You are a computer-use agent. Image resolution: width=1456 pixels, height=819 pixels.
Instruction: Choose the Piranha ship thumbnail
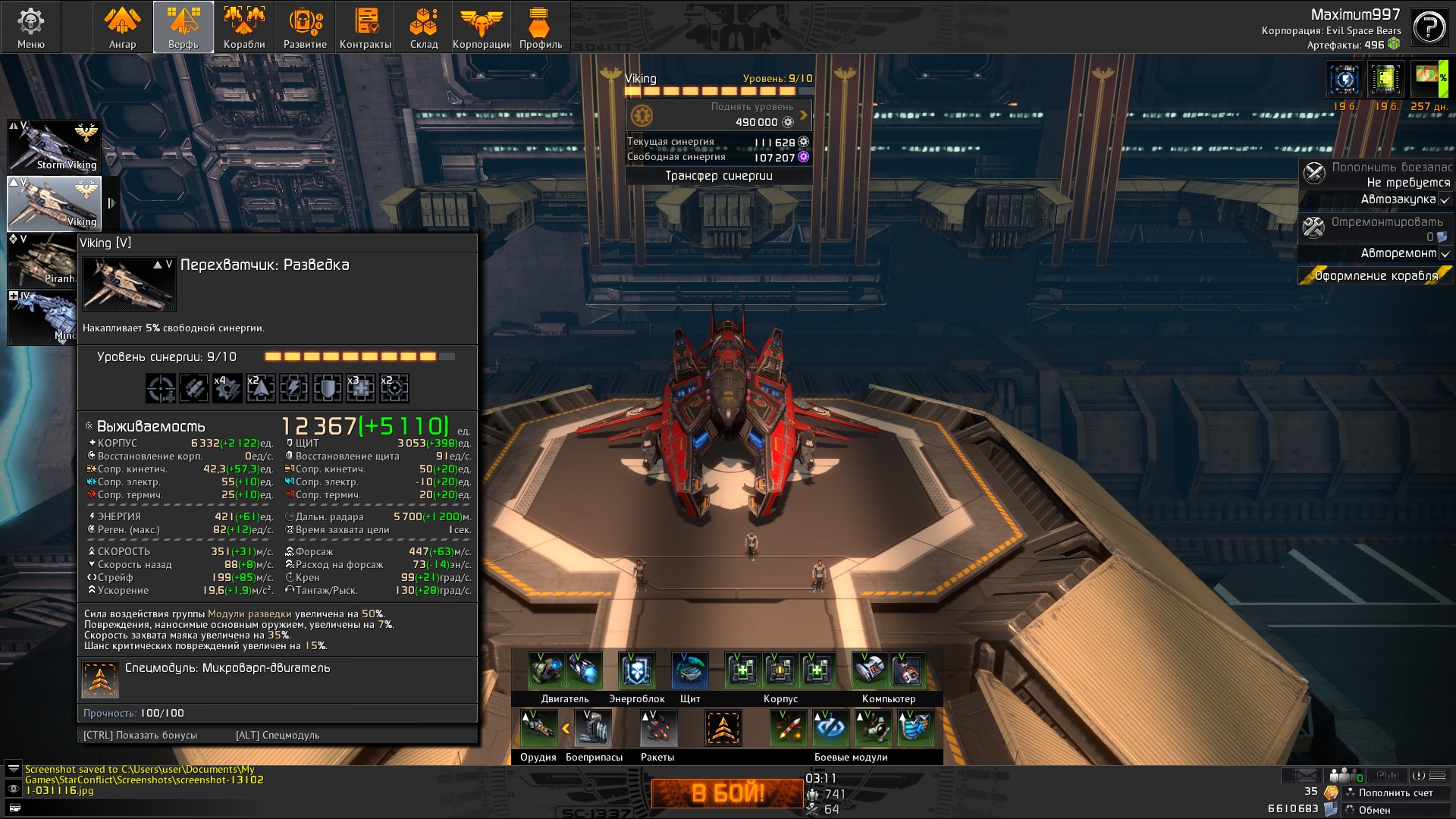click(x=42, y=260)
